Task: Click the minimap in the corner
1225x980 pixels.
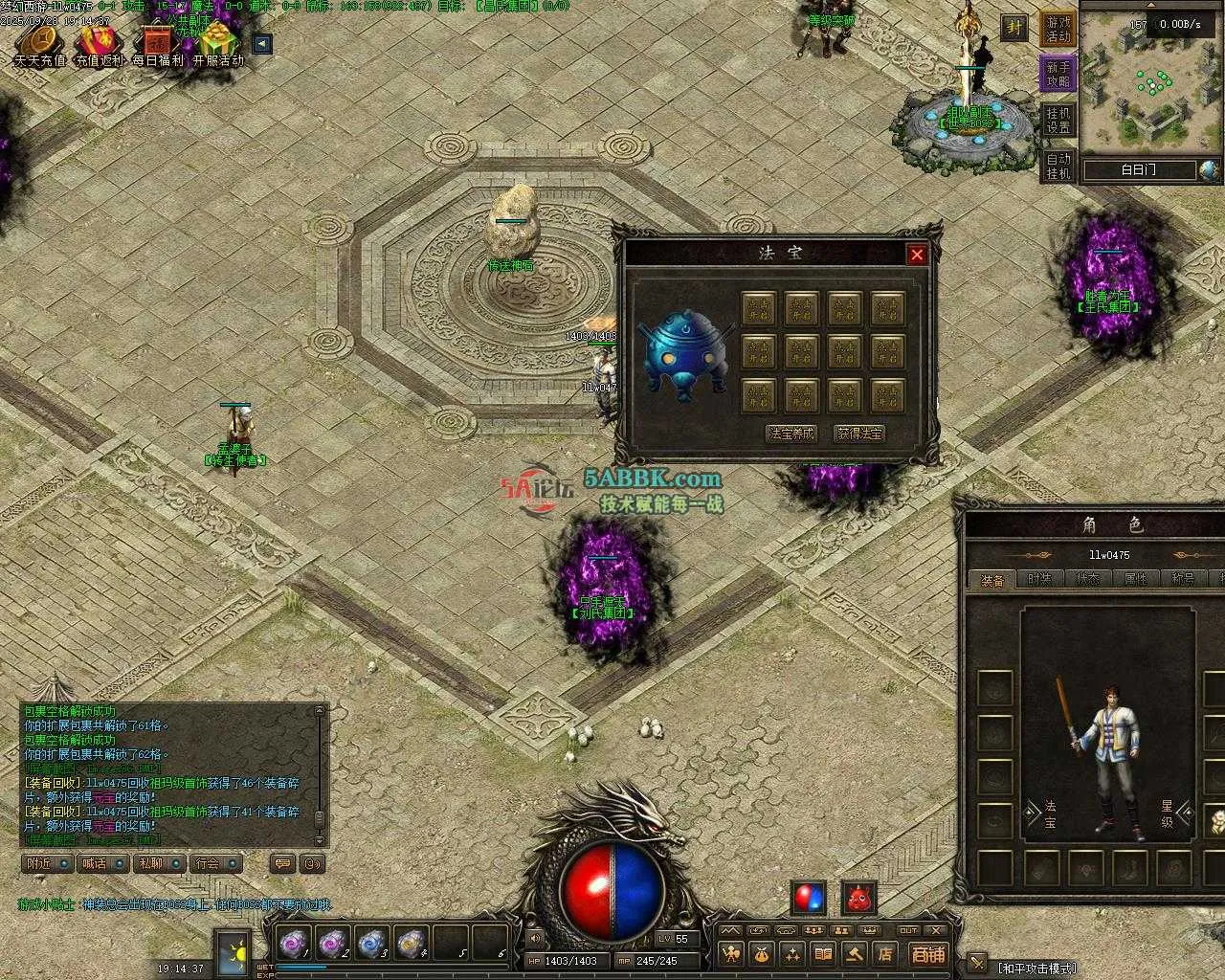Action: [1151, 84]
